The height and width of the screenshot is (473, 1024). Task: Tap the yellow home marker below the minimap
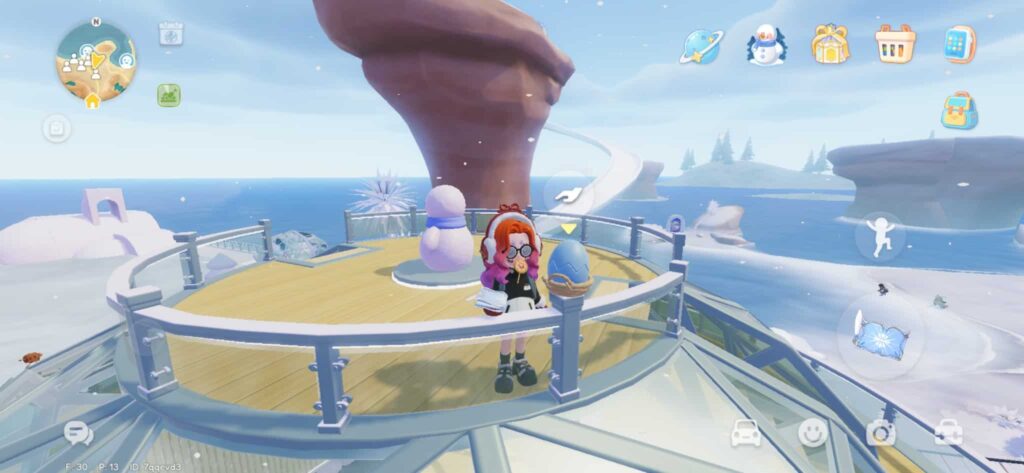92,101
